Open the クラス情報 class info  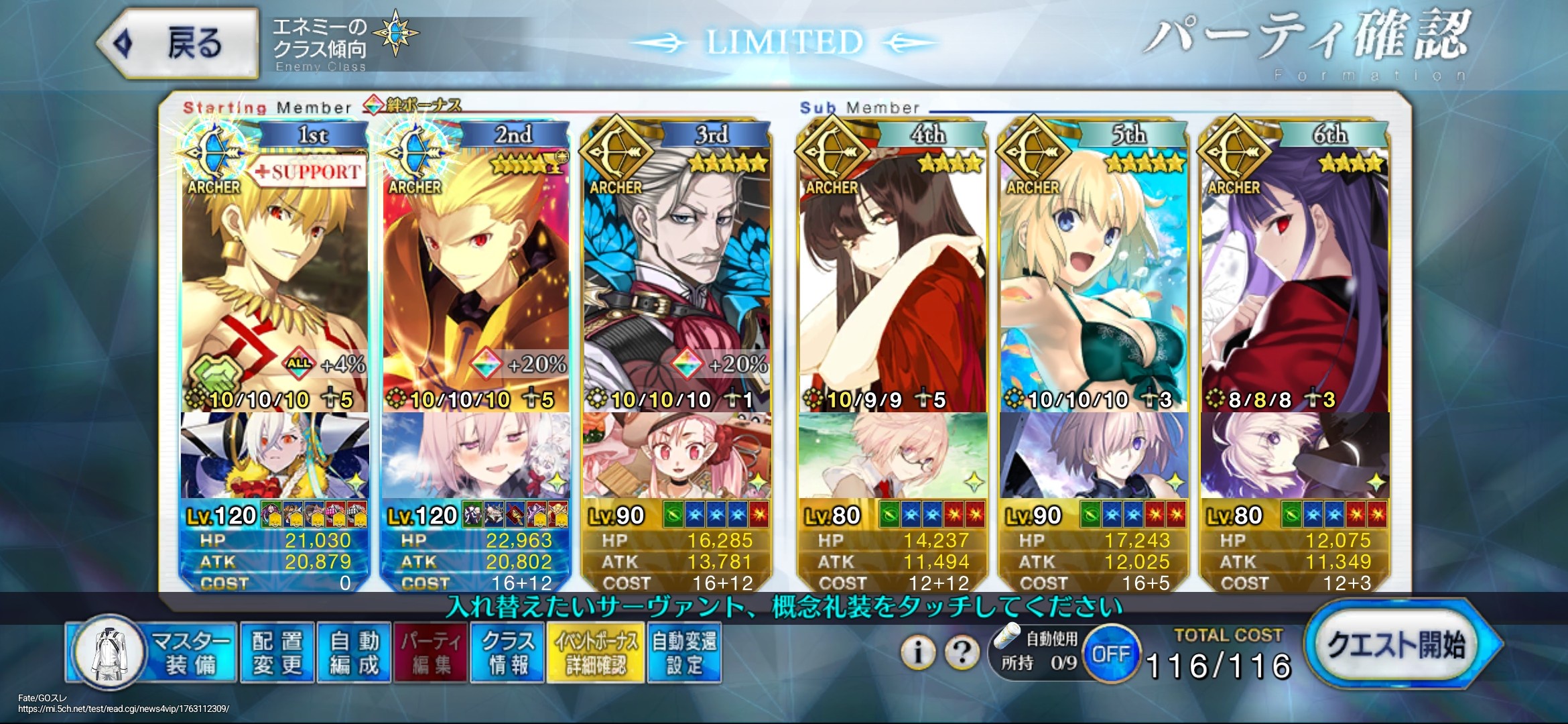(x=507, y=653)
